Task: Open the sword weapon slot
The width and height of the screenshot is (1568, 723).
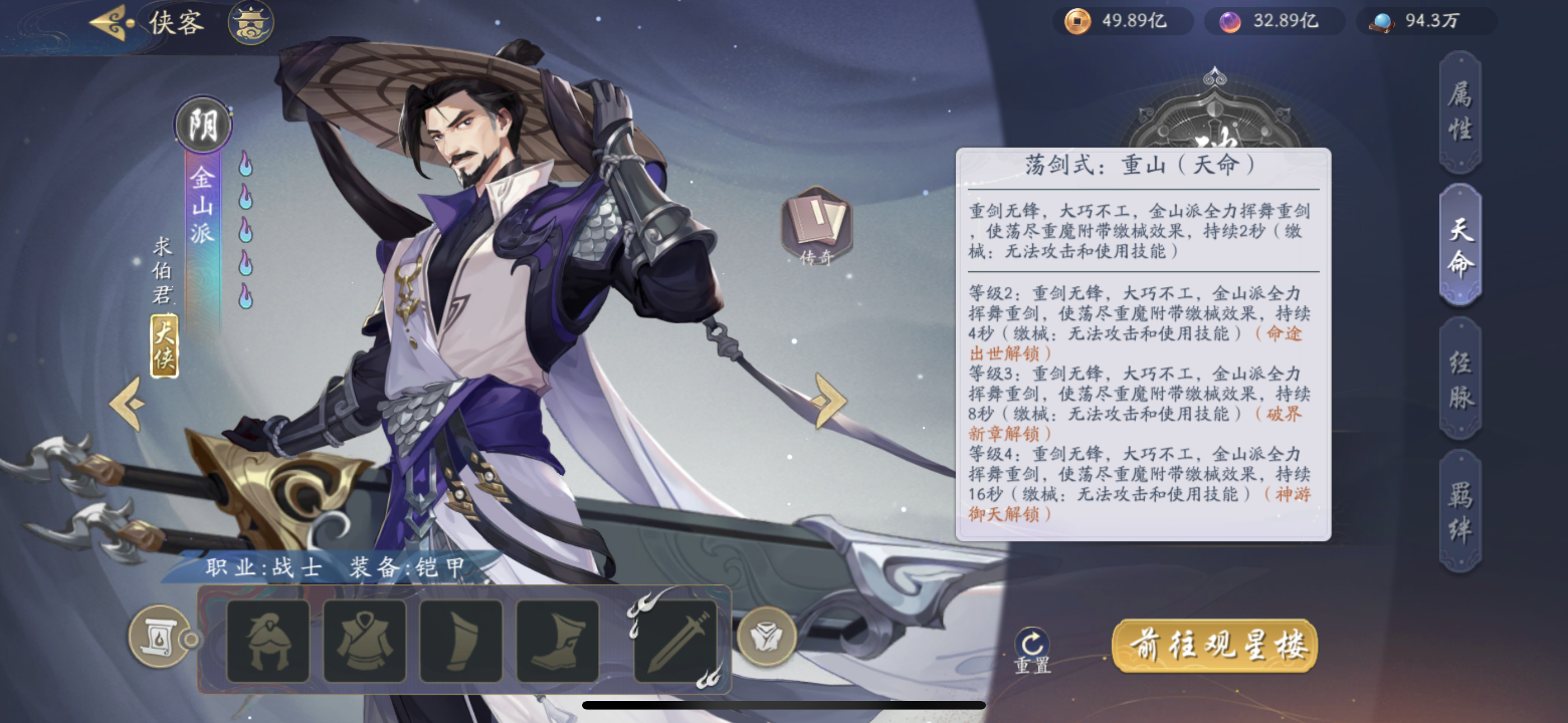Action: pos(676,641)
